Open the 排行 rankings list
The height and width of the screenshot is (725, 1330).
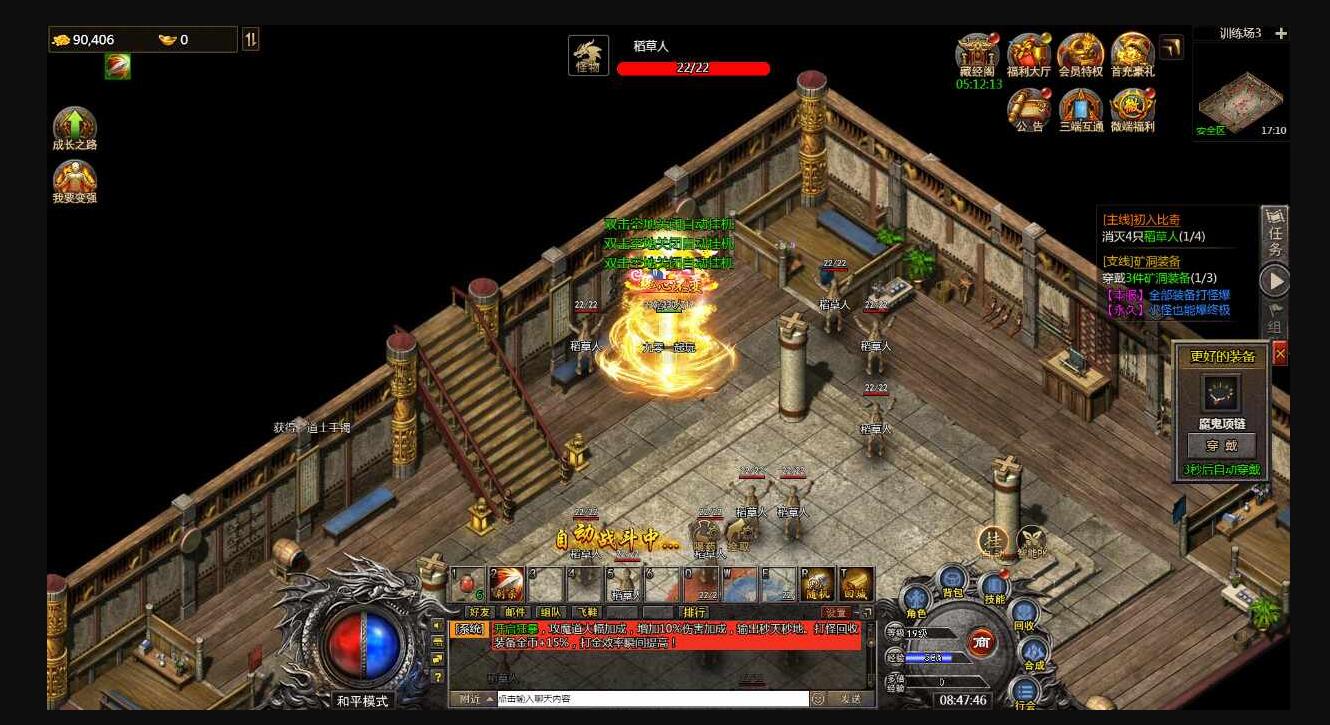point(693,613)
